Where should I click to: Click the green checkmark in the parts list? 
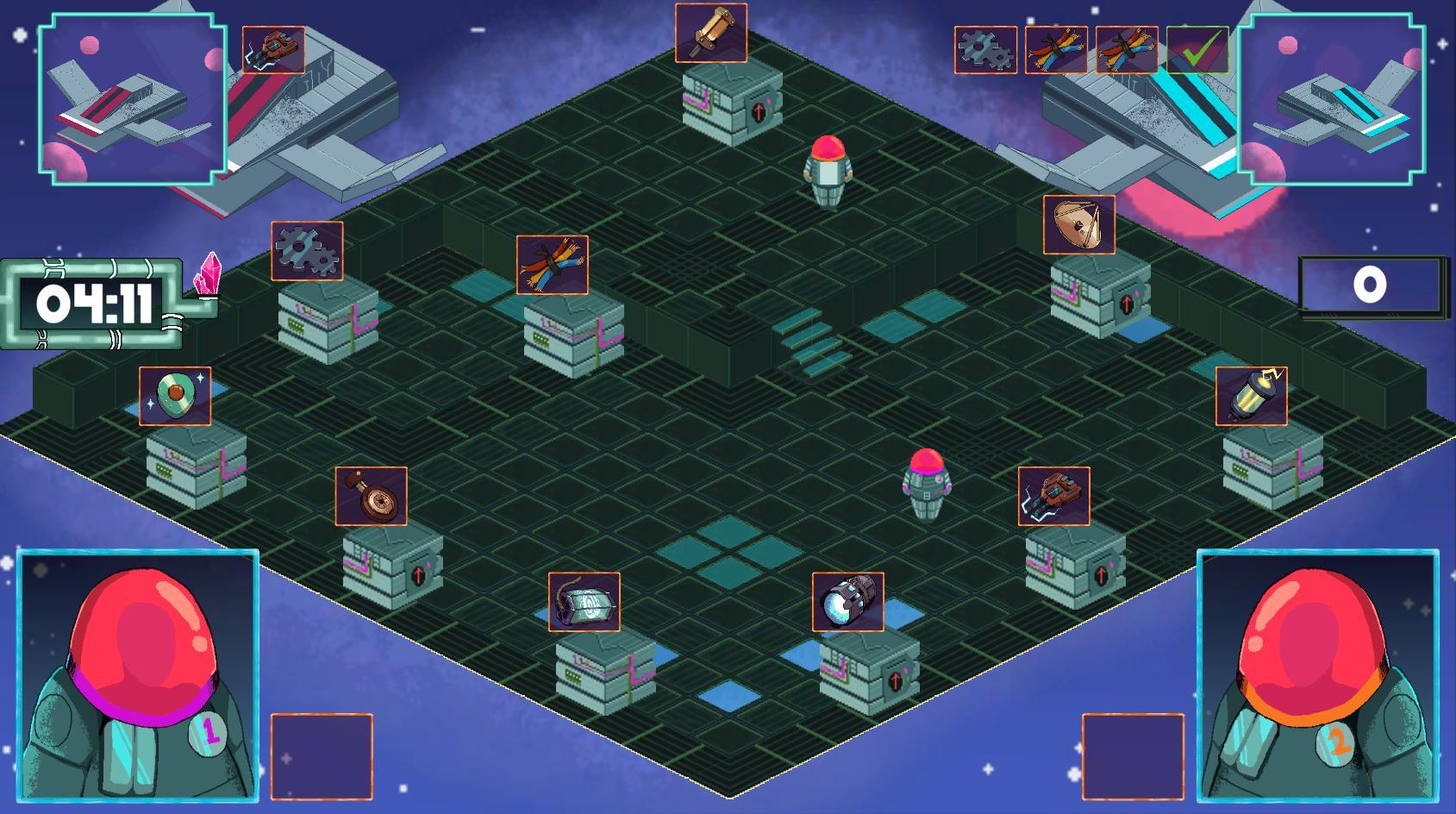(1197, 49)
